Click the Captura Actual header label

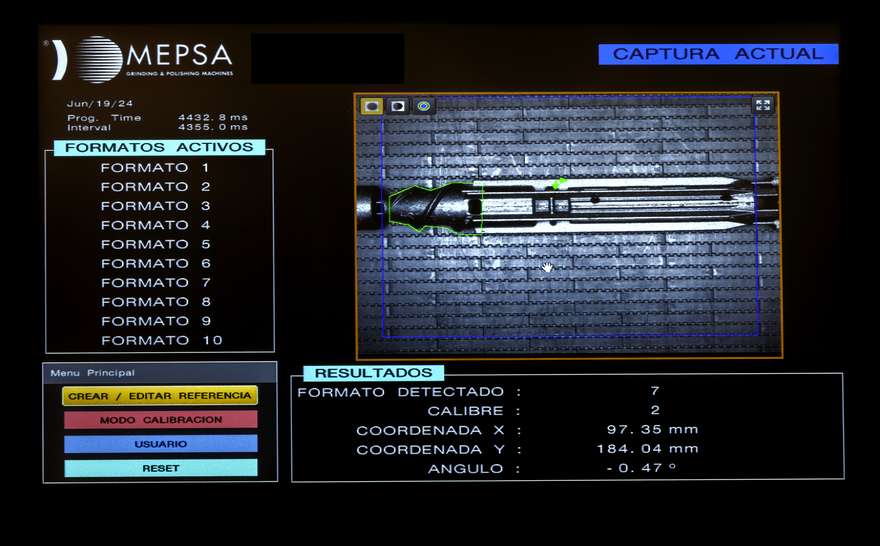coord(718,54)
